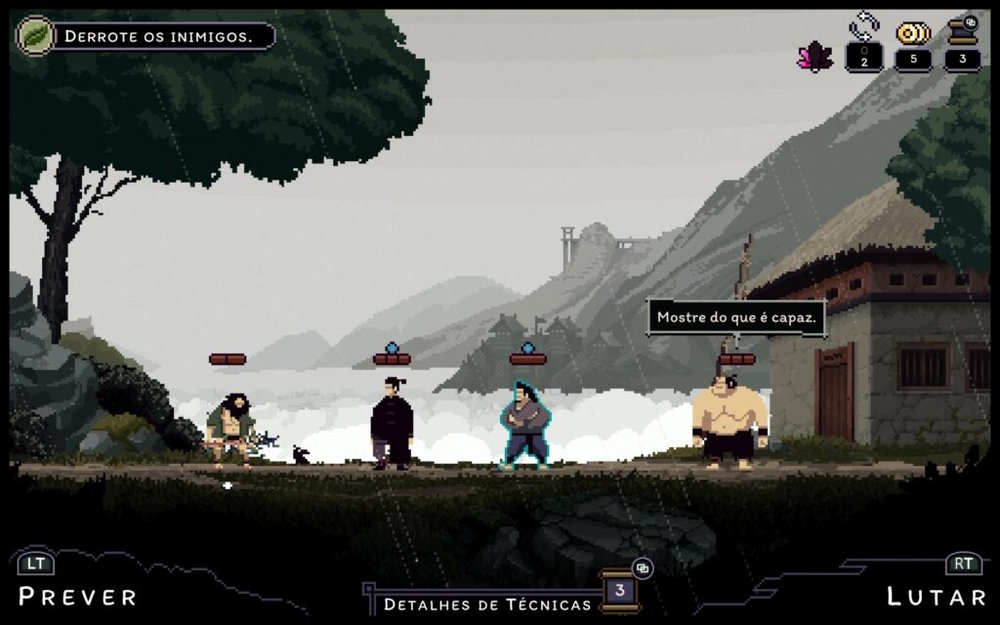Select the highlighted samurai with cyan outline
The width and height of the screenshot is (1000, 625).
point(525,426)
